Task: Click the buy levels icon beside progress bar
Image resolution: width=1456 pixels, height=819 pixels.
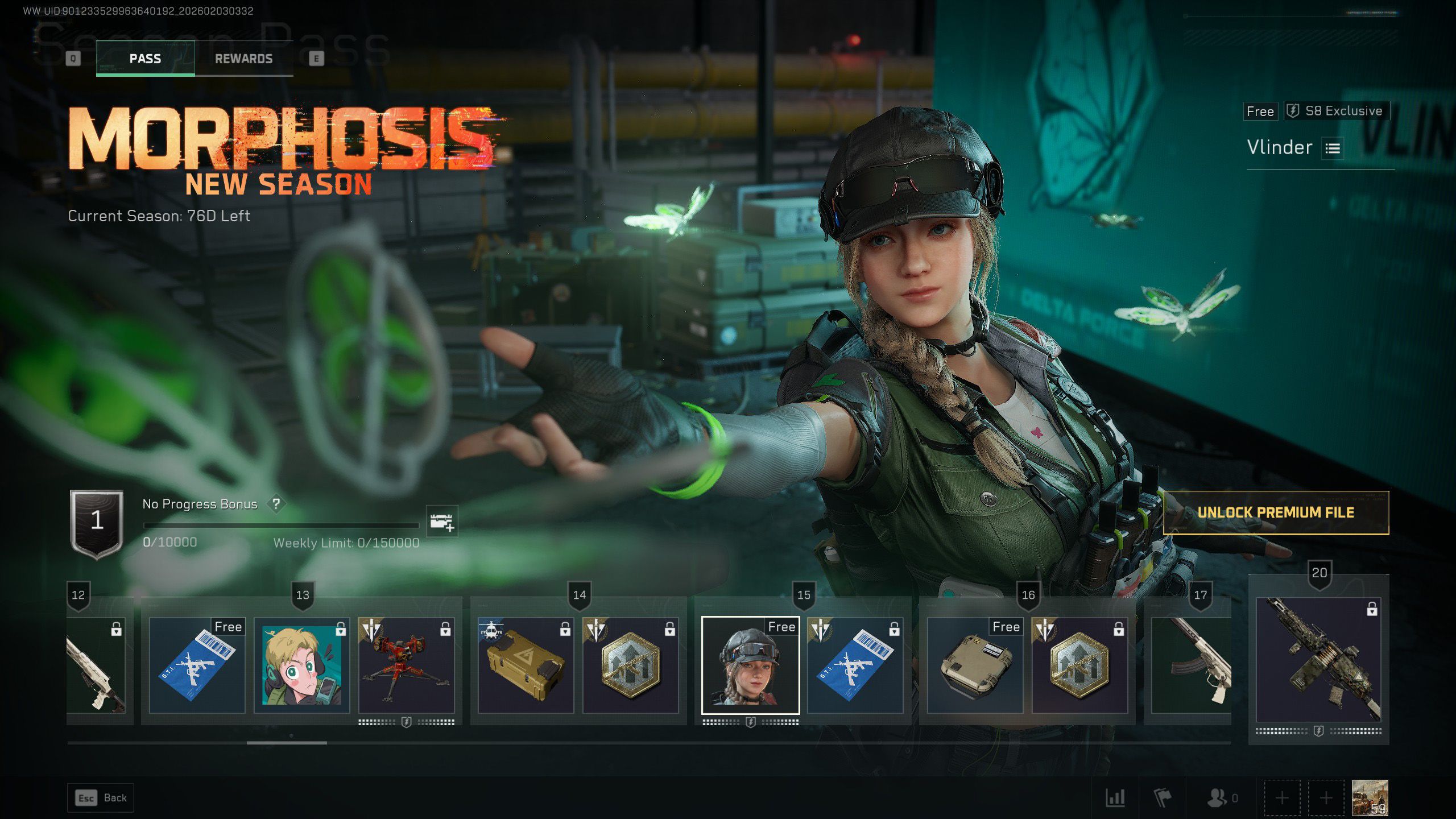Action: click(x=441, y=522)
